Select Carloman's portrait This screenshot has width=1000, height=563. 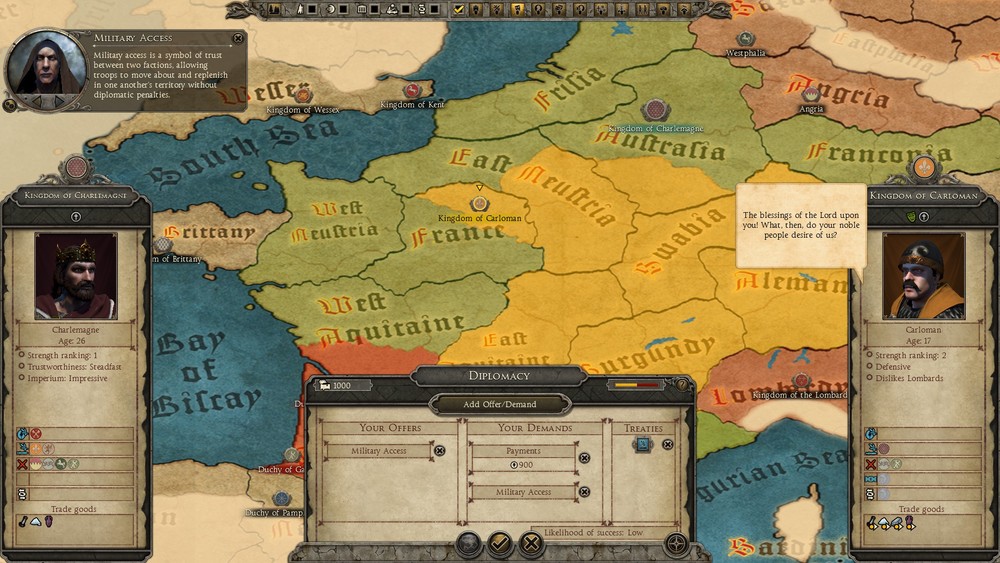[x=923, y=276]
